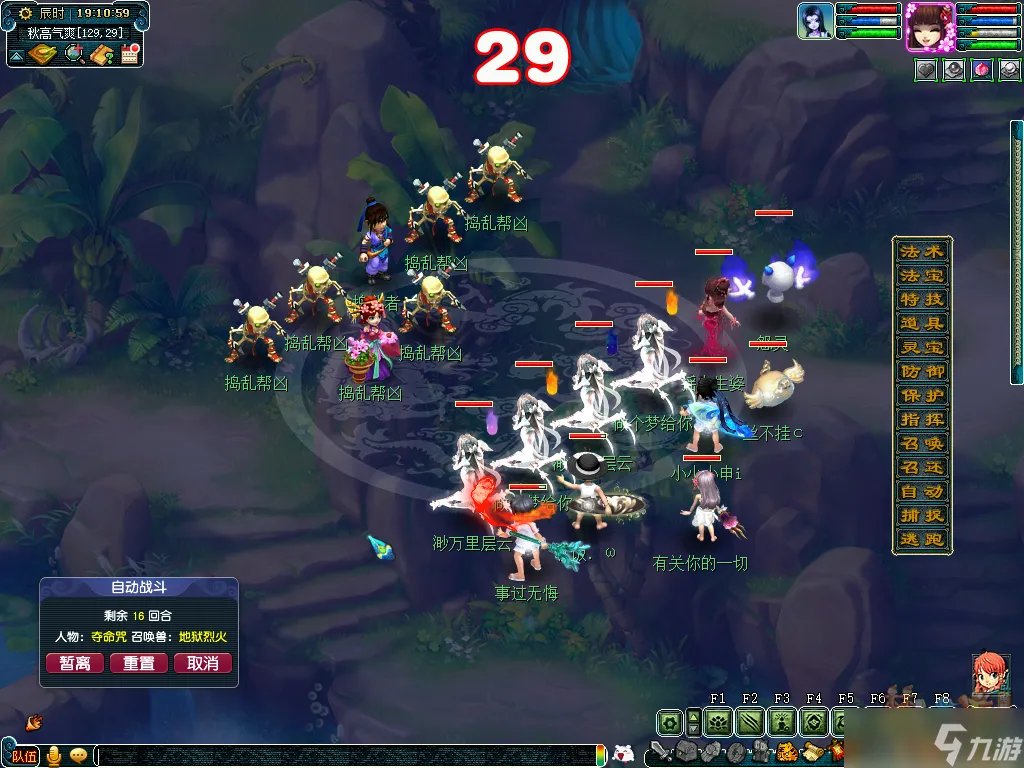The width and height of the screenshot is (1024, 768).
Task: Activate the F1 lotus skill shortcut
Action: [718, 721]
